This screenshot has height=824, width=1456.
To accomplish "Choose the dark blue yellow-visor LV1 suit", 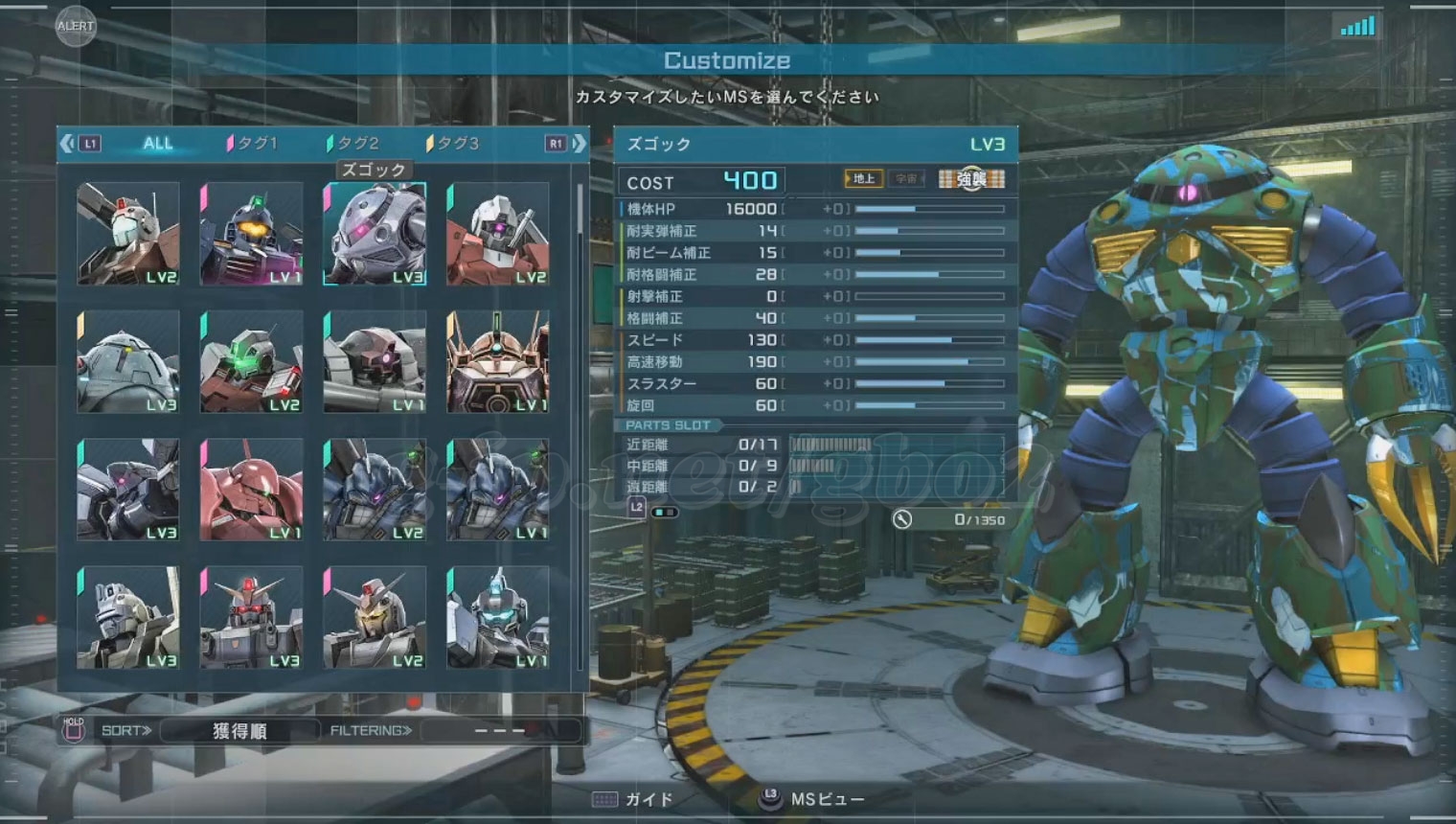I will pos(251,234).
